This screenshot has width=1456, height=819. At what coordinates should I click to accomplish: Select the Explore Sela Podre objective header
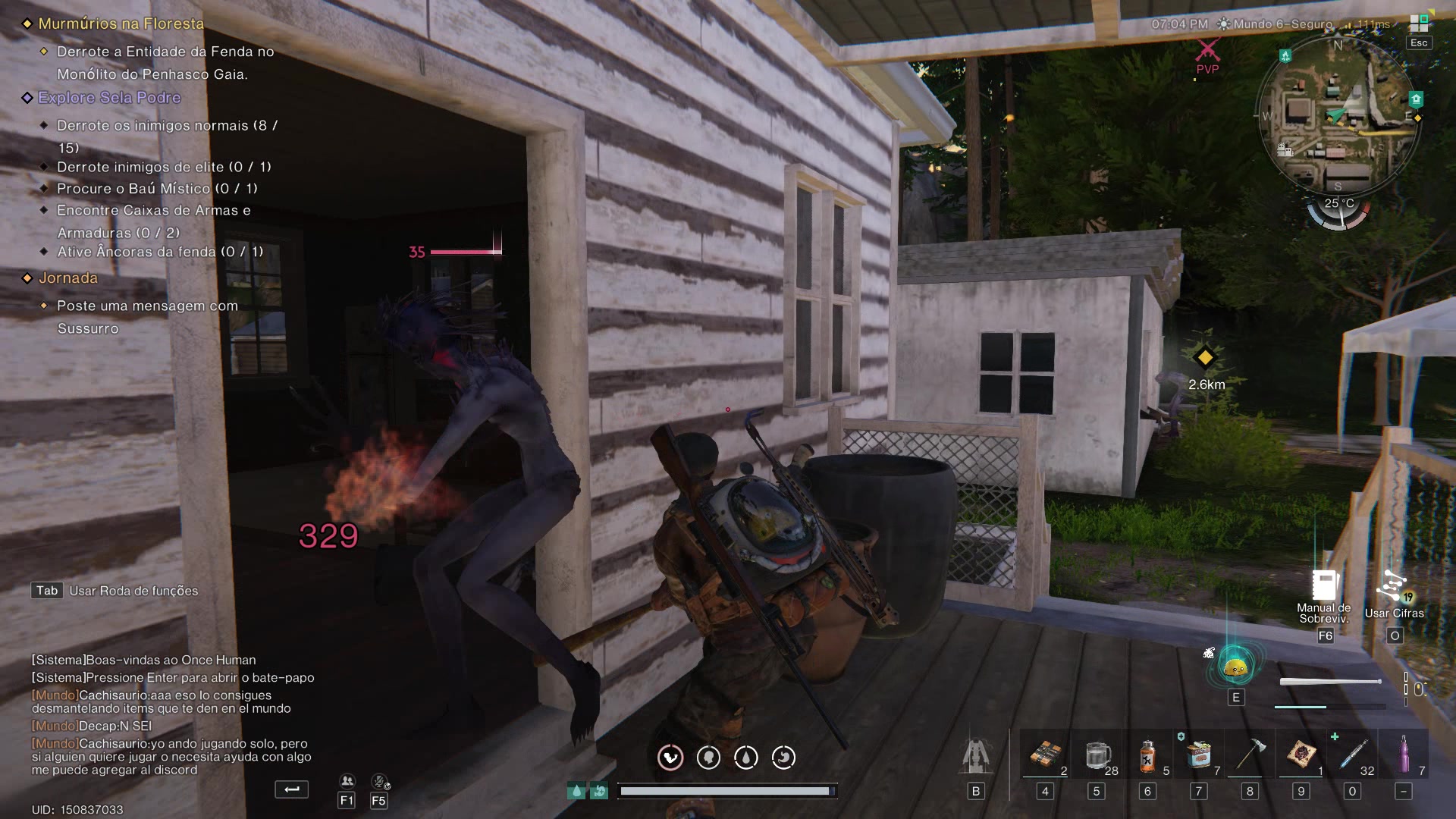coord(109,98)
